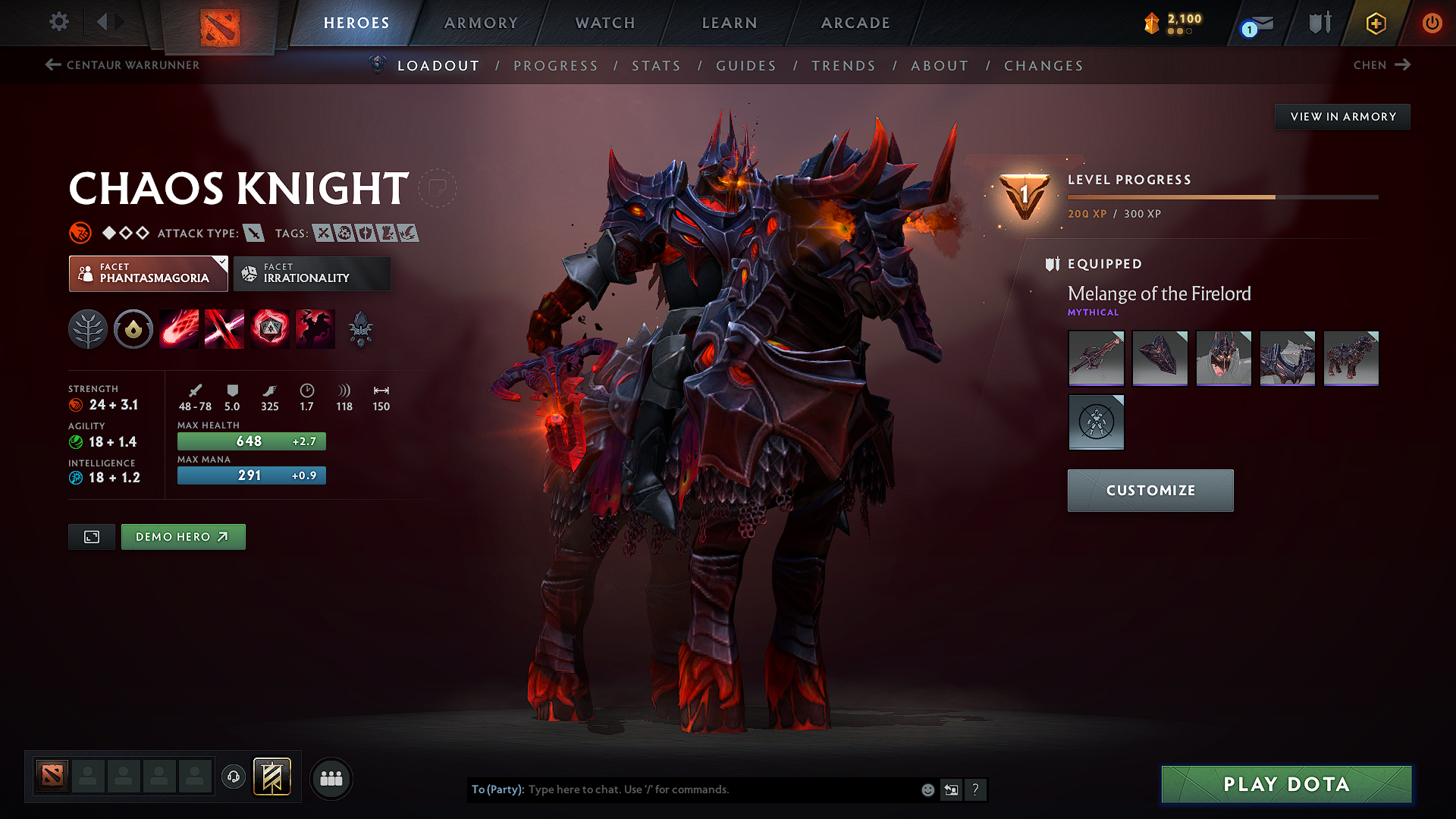Select the Chaos Bolt ability icon
Viewport: 1456px width, 819px height.
coord(178,329)
